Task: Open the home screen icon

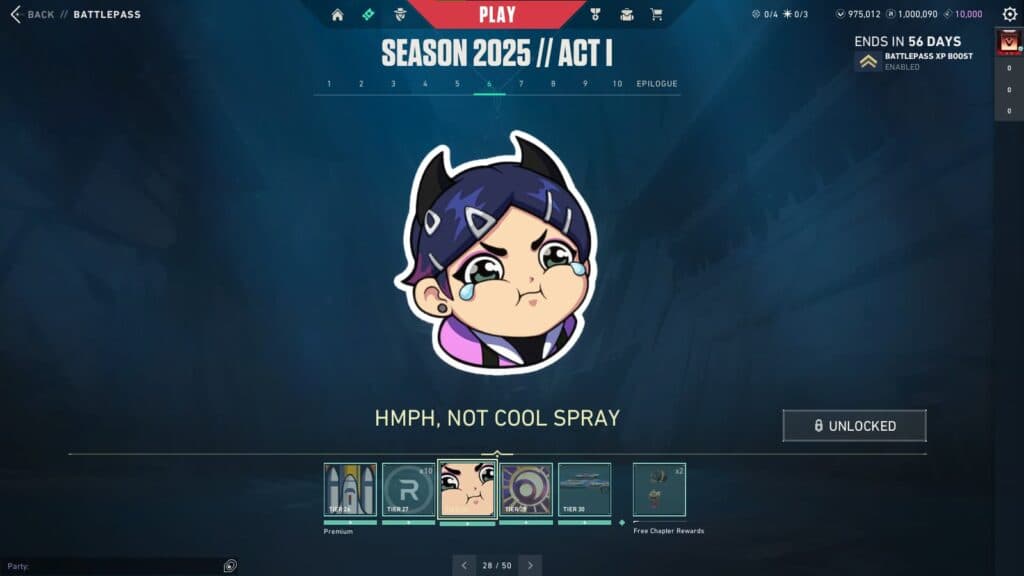Action: point(338,15)
